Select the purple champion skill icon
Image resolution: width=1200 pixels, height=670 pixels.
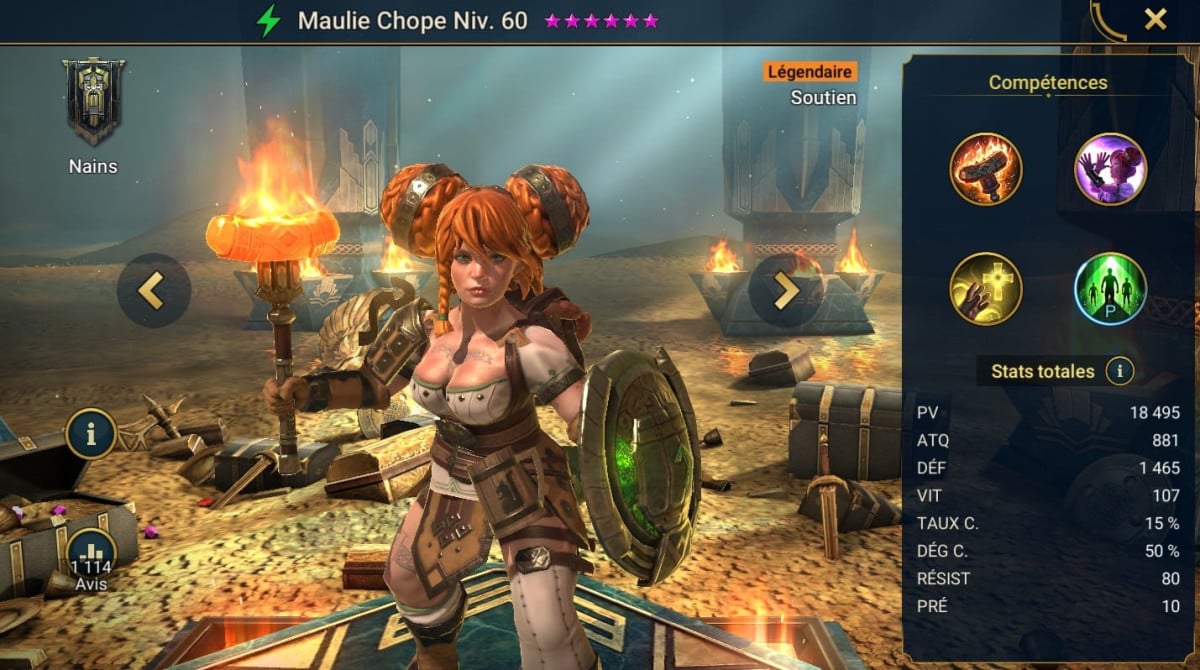click(1110, 169)
